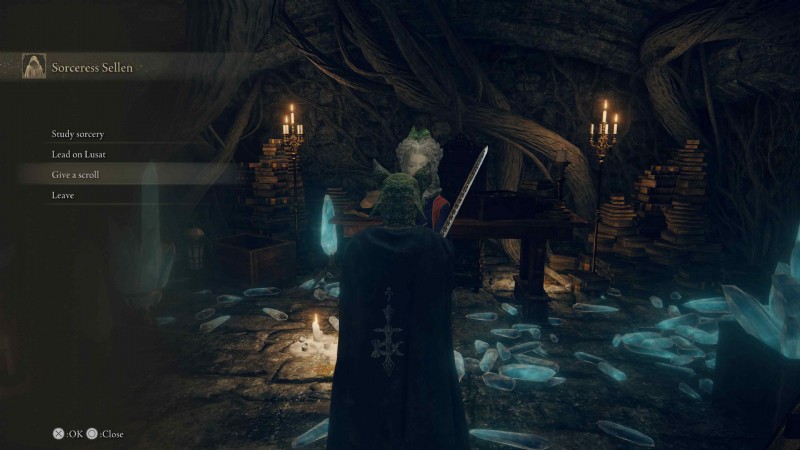Pick the Give a scroll option
This screenshot has width=800, height=450.
(76, 175)
